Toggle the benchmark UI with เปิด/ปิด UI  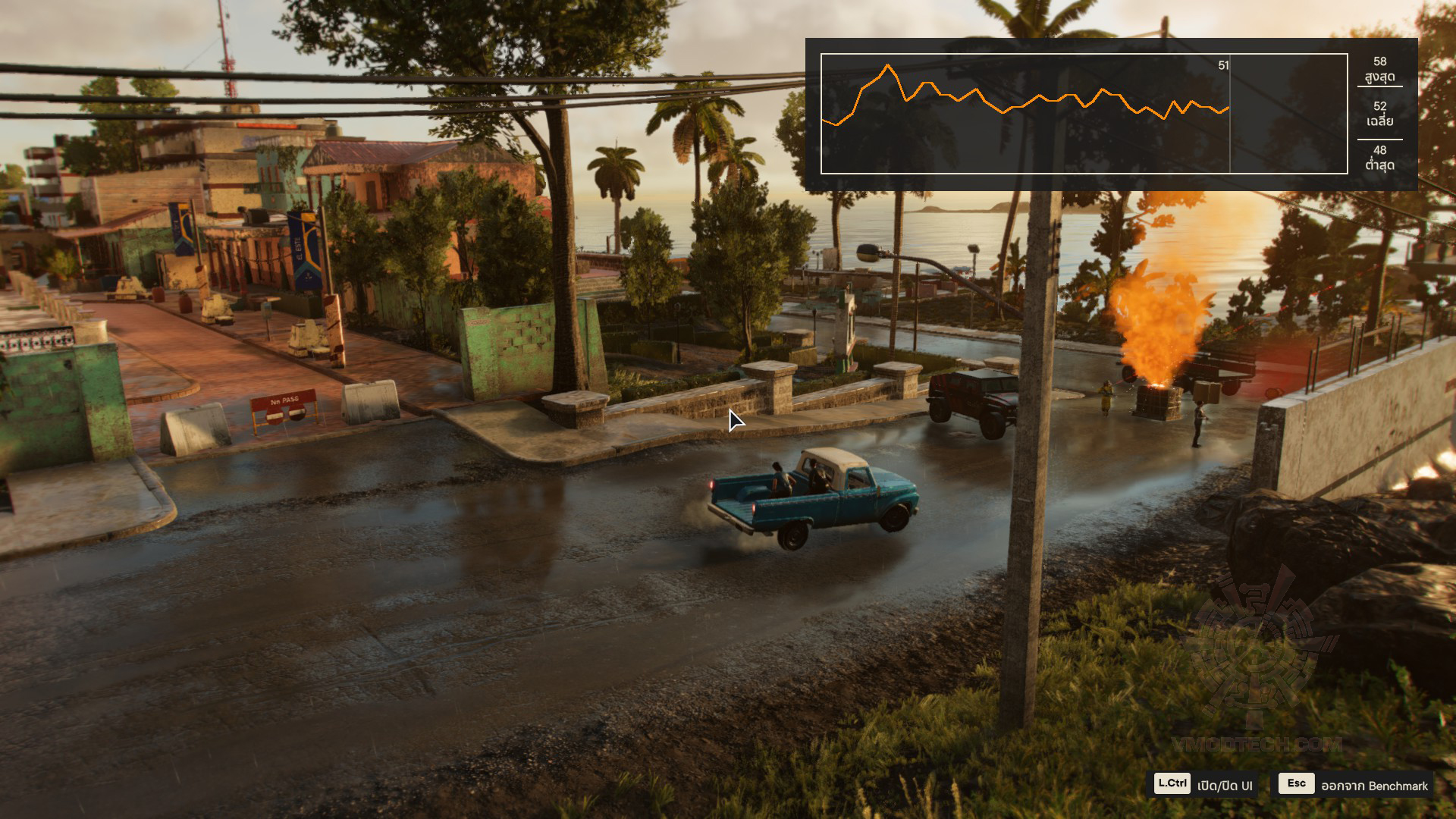coord(1203,785)
